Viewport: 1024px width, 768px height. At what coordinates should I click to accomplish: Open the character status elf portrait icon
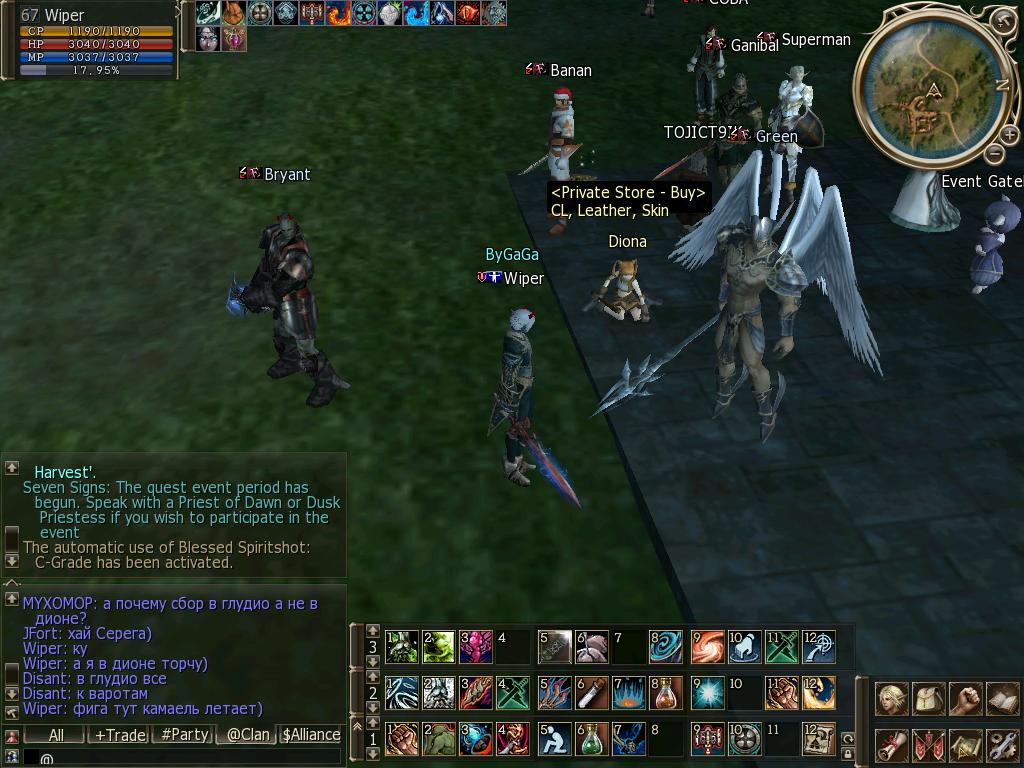890,698
